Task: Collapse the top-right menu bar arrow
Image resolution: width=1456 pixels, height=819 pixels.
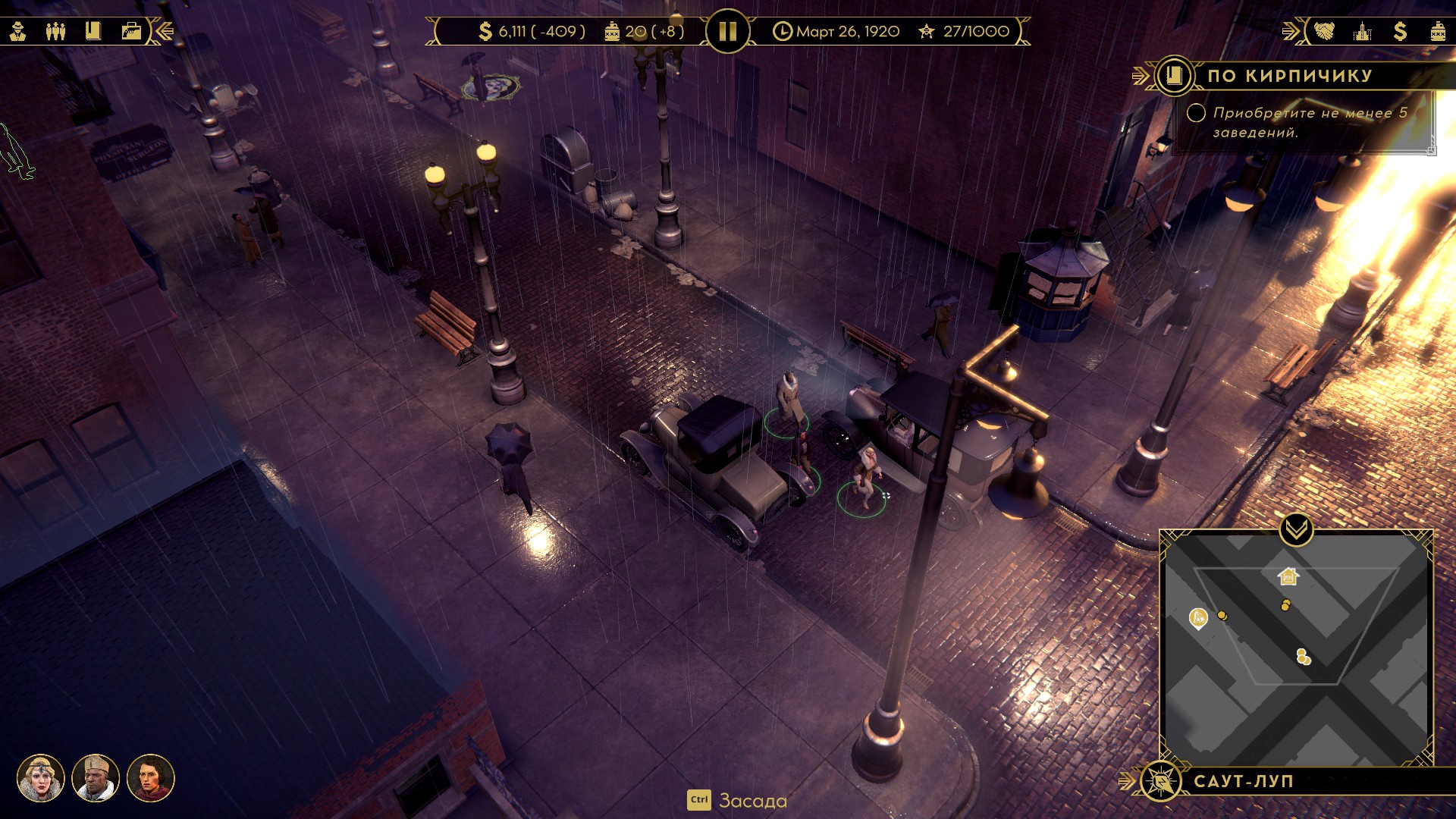Action: coord(1291,31)
